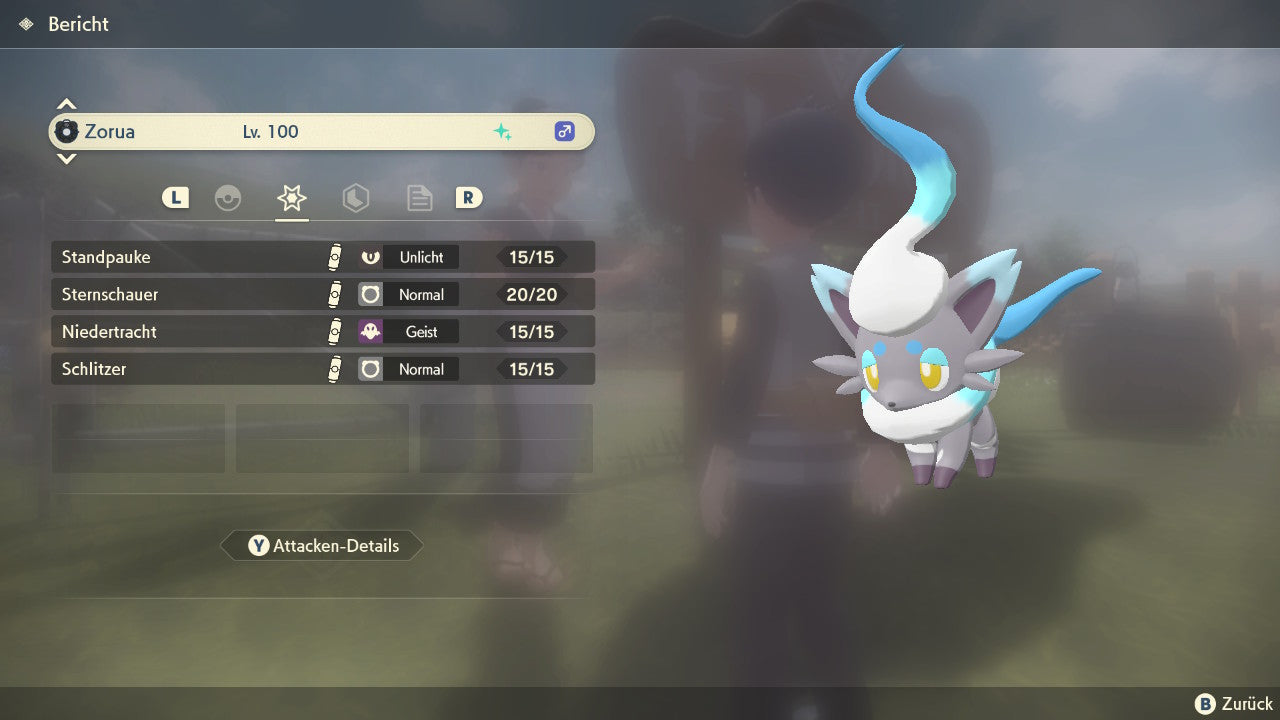Open the document notes tab

tap(419, 198)
